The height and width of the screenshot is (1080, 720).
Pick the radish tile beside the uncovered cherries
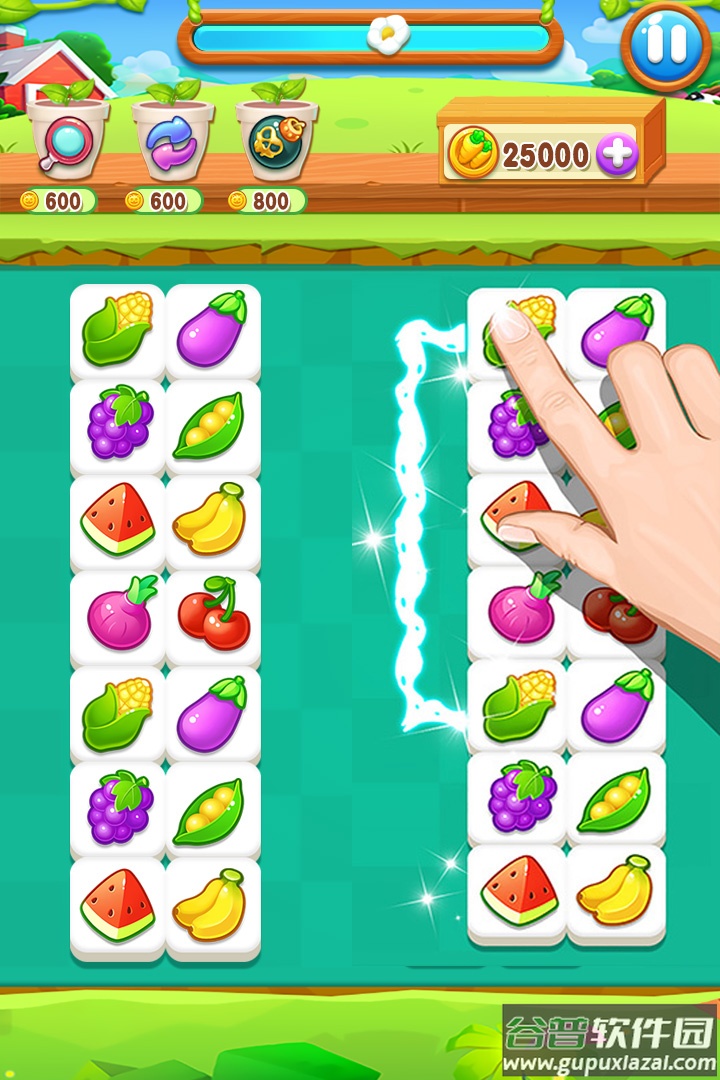118,615
